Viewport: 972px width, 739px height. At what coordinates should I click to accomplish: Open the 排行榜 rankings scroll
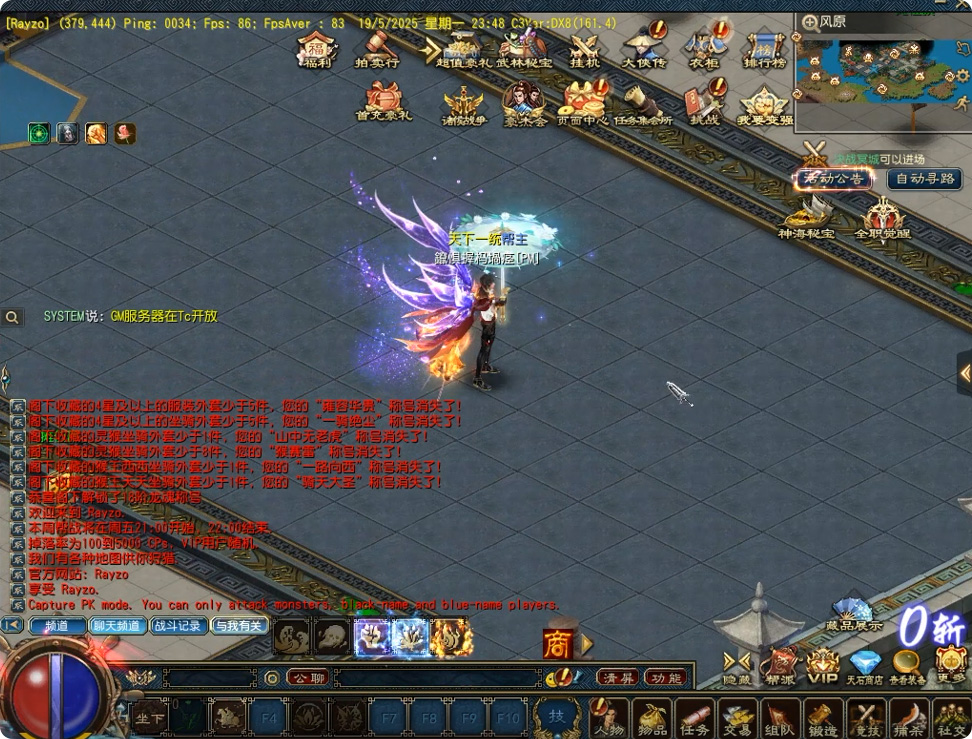(x=764, y=50)
